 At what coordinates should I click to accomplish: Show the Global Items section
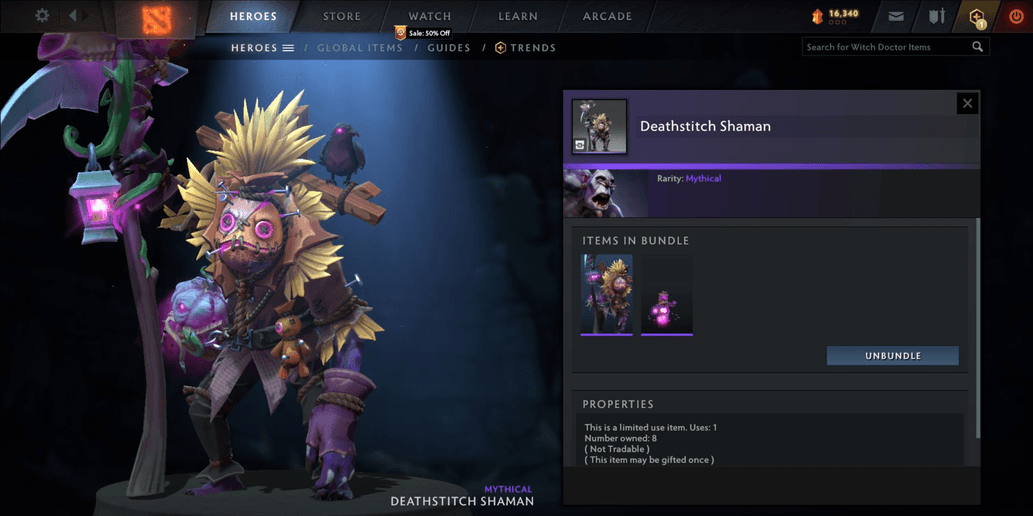point(360,48)
